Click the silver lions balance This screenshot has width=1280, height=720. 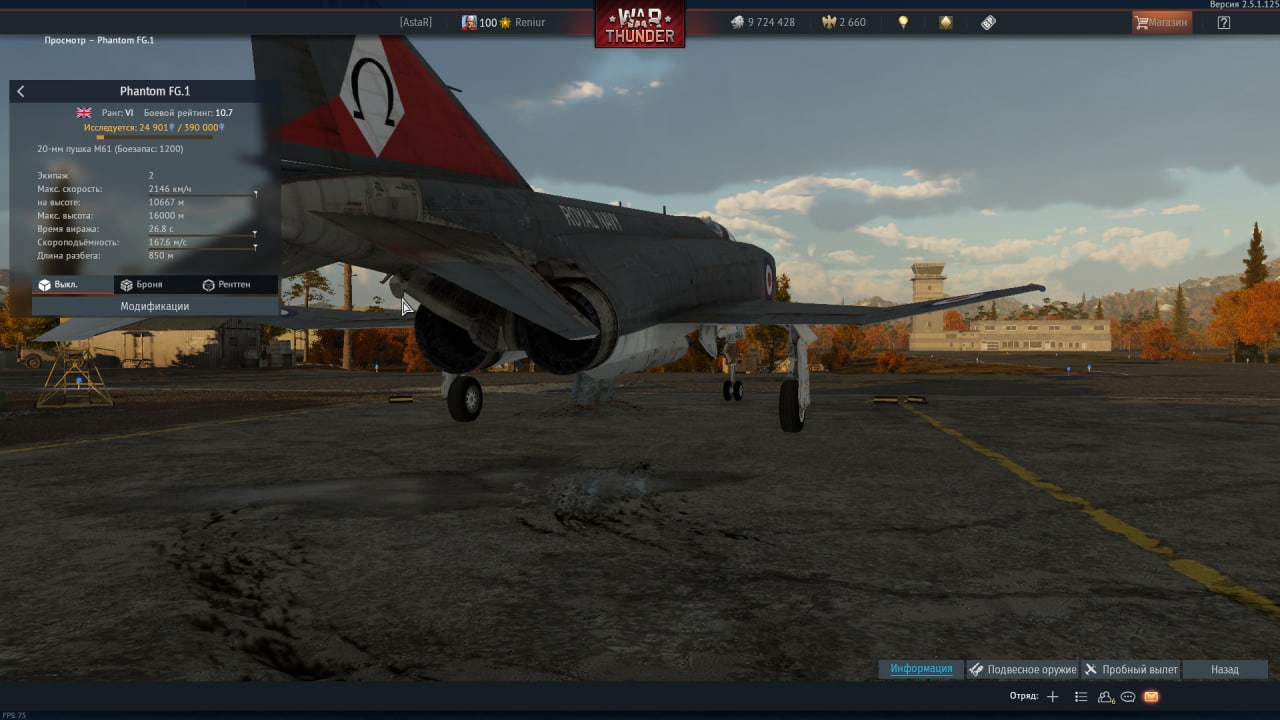(x=762, y=22)
